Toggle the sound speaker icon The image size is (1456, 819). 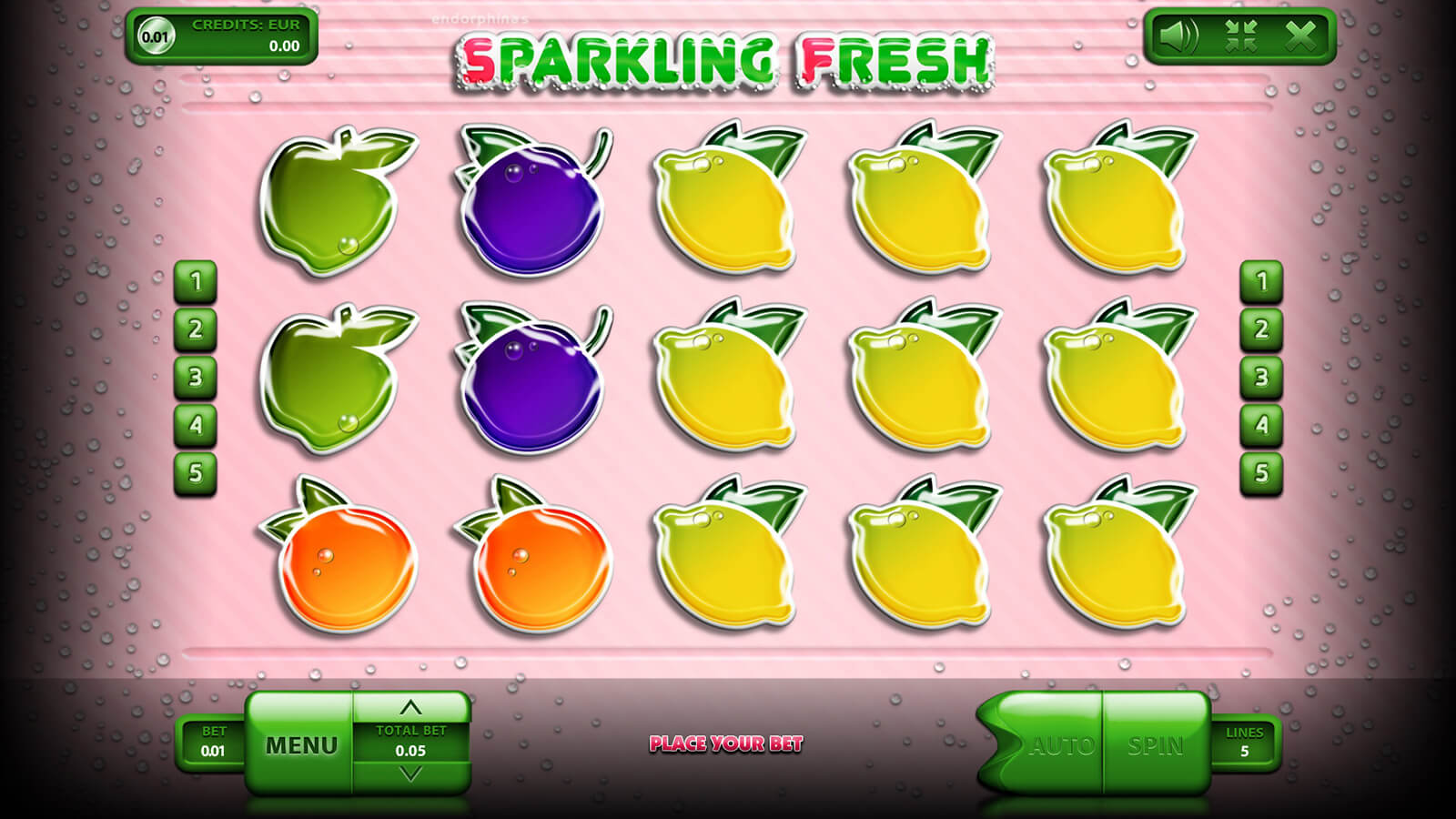pos(1179,36)
